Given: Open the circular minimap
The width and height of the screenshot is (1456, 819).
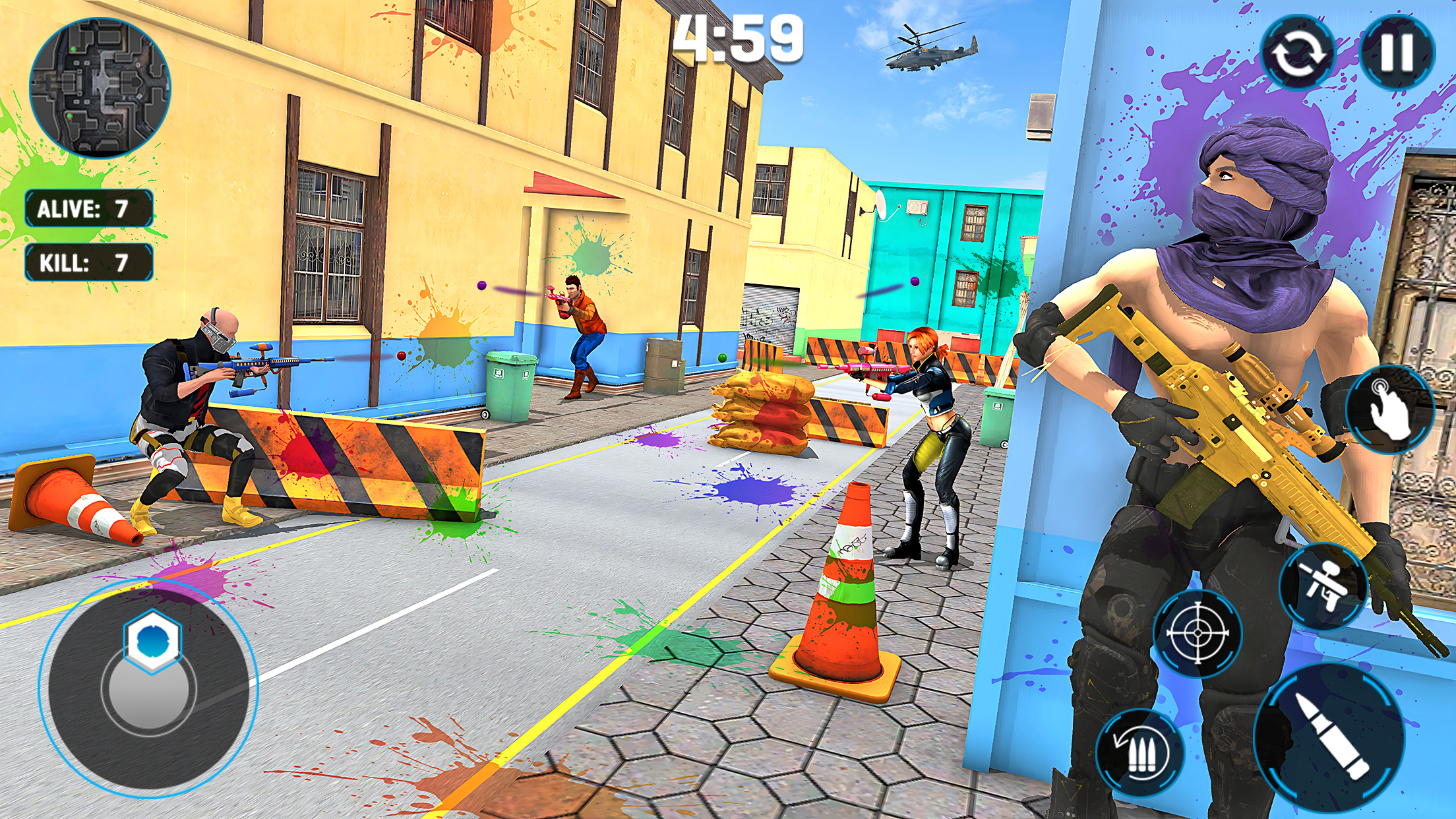Looking at the screenshot, I should 100,88.
